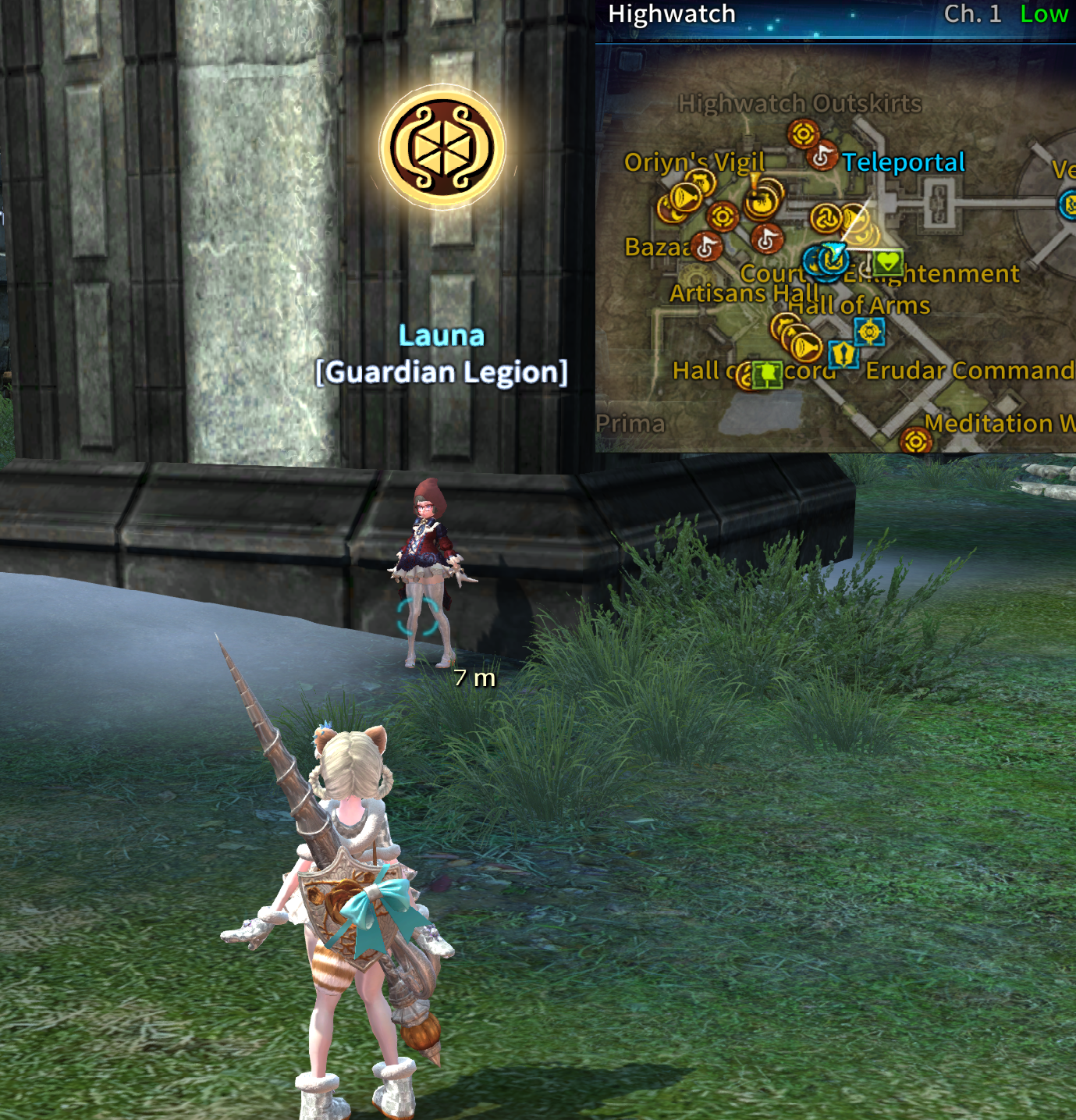Select the Teleportal label on the minimap
1076x1120 pixels.
point(903,162)
